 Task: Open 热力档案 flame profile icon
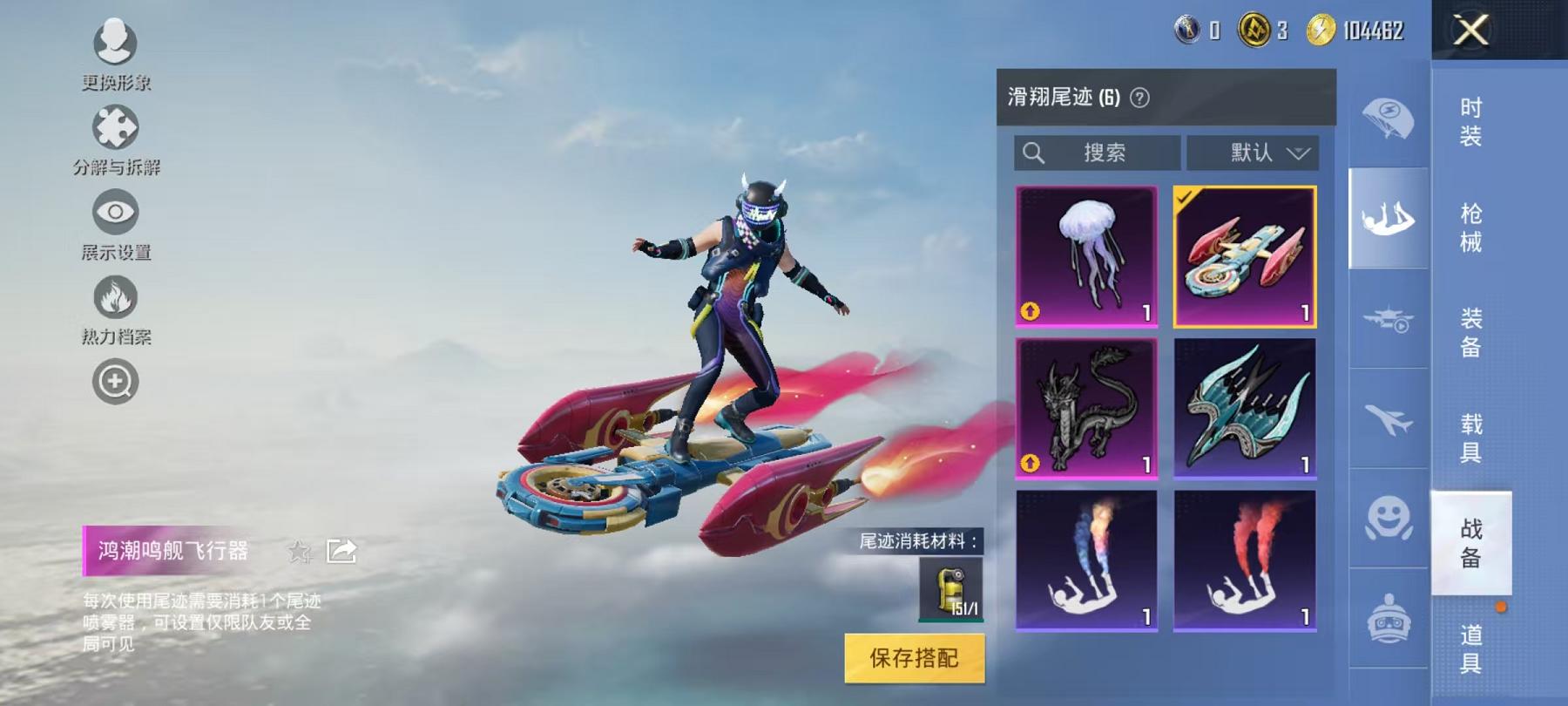(x=114, y=296)
